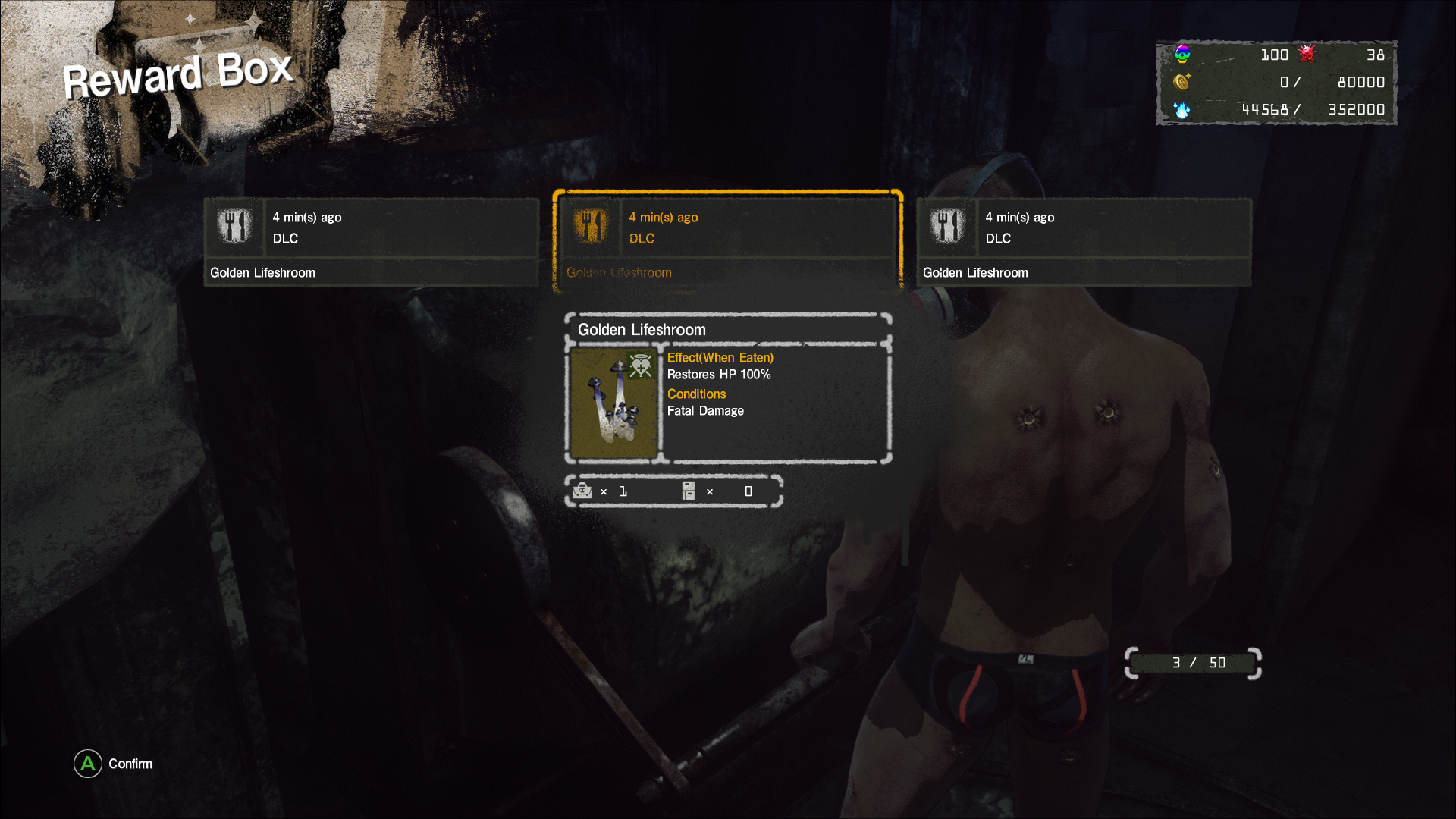Click the food icon on the right reward card
Screen dimensions: 1456x819
pos(947,227)
